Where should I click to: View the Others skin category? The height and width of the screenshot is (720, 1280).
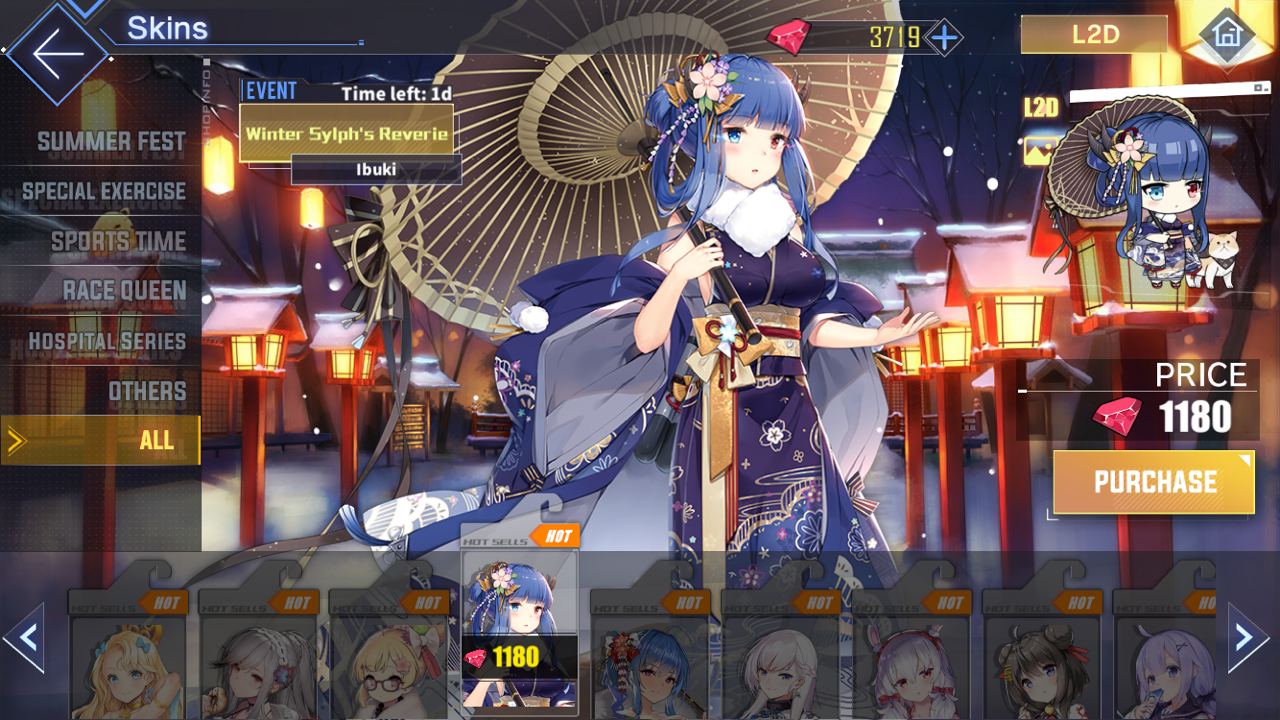146,391
